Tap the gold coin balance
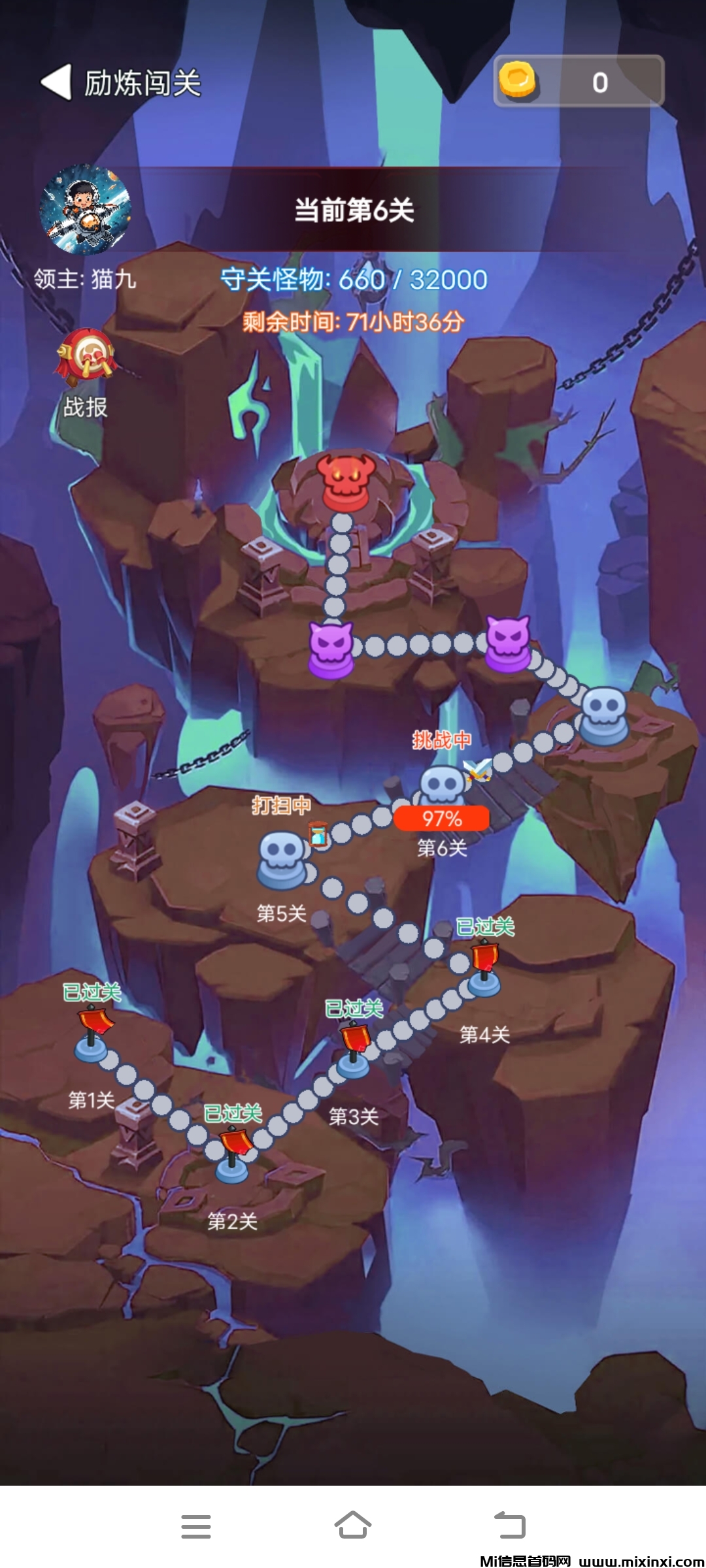 tap(579, 82)
